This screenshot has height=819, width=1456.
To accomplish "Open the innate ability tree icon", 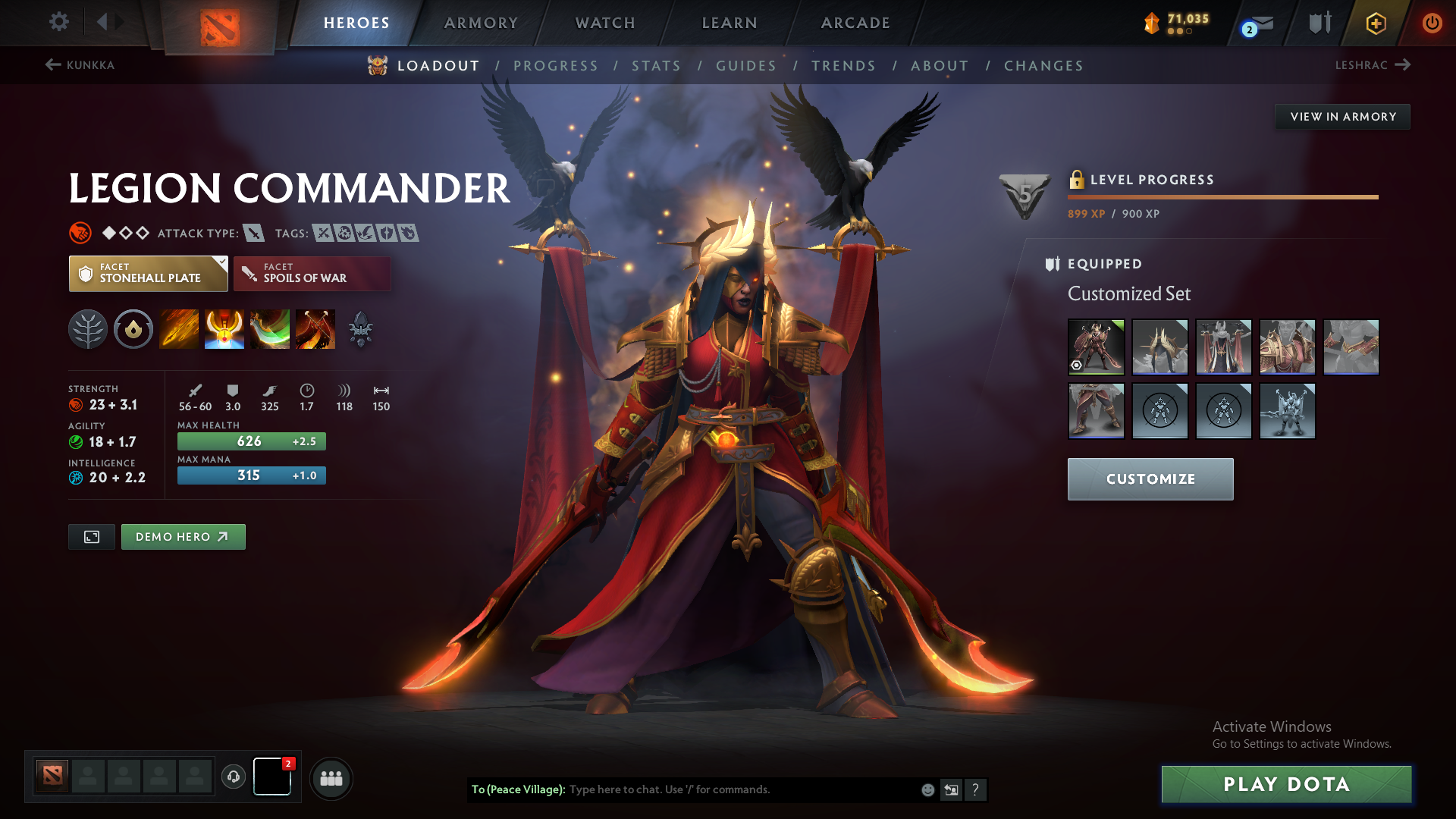I will (88, 329).
